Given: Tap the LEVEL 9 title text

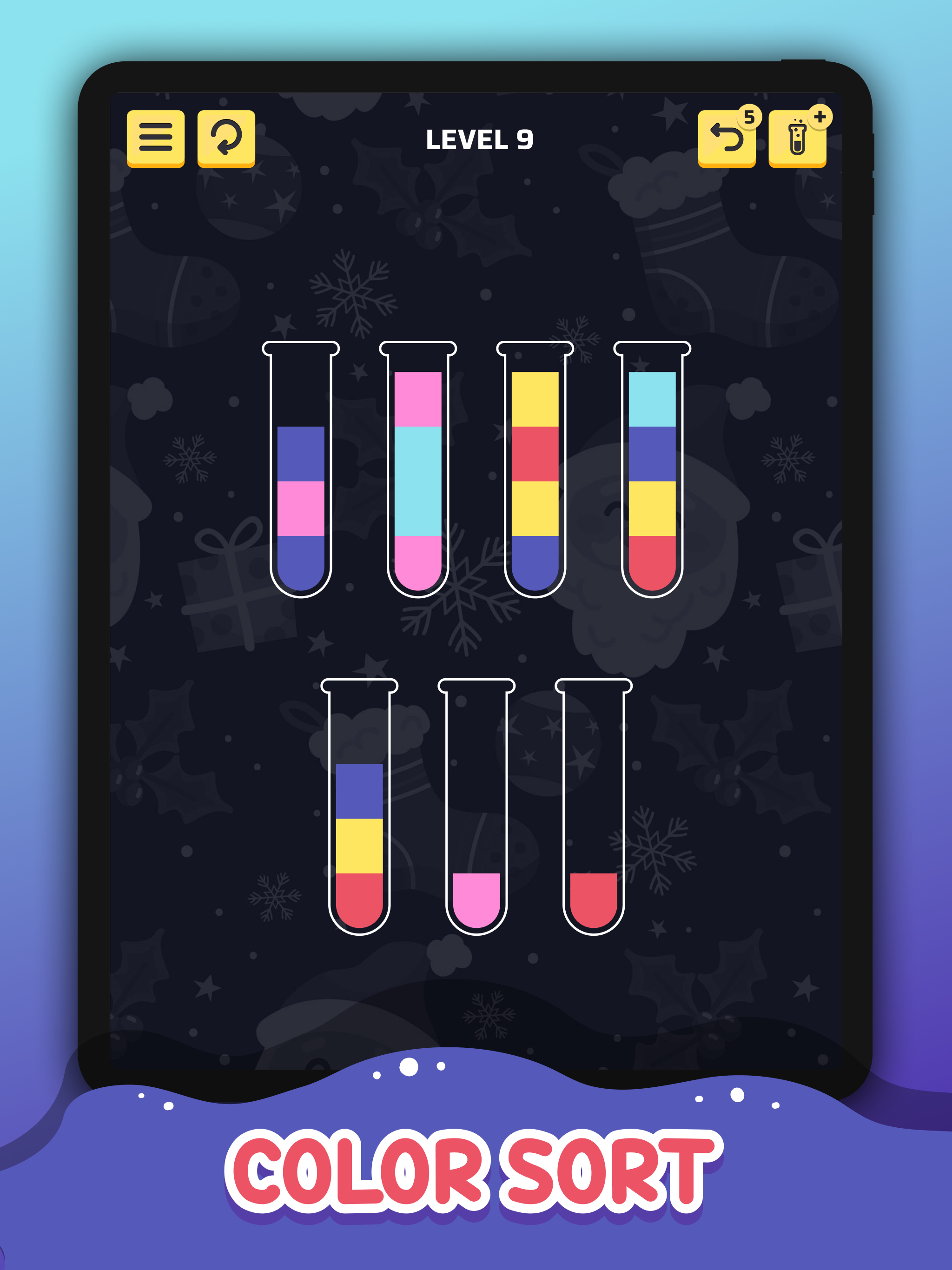Looking at the screenshot, I should click(481, 139).
